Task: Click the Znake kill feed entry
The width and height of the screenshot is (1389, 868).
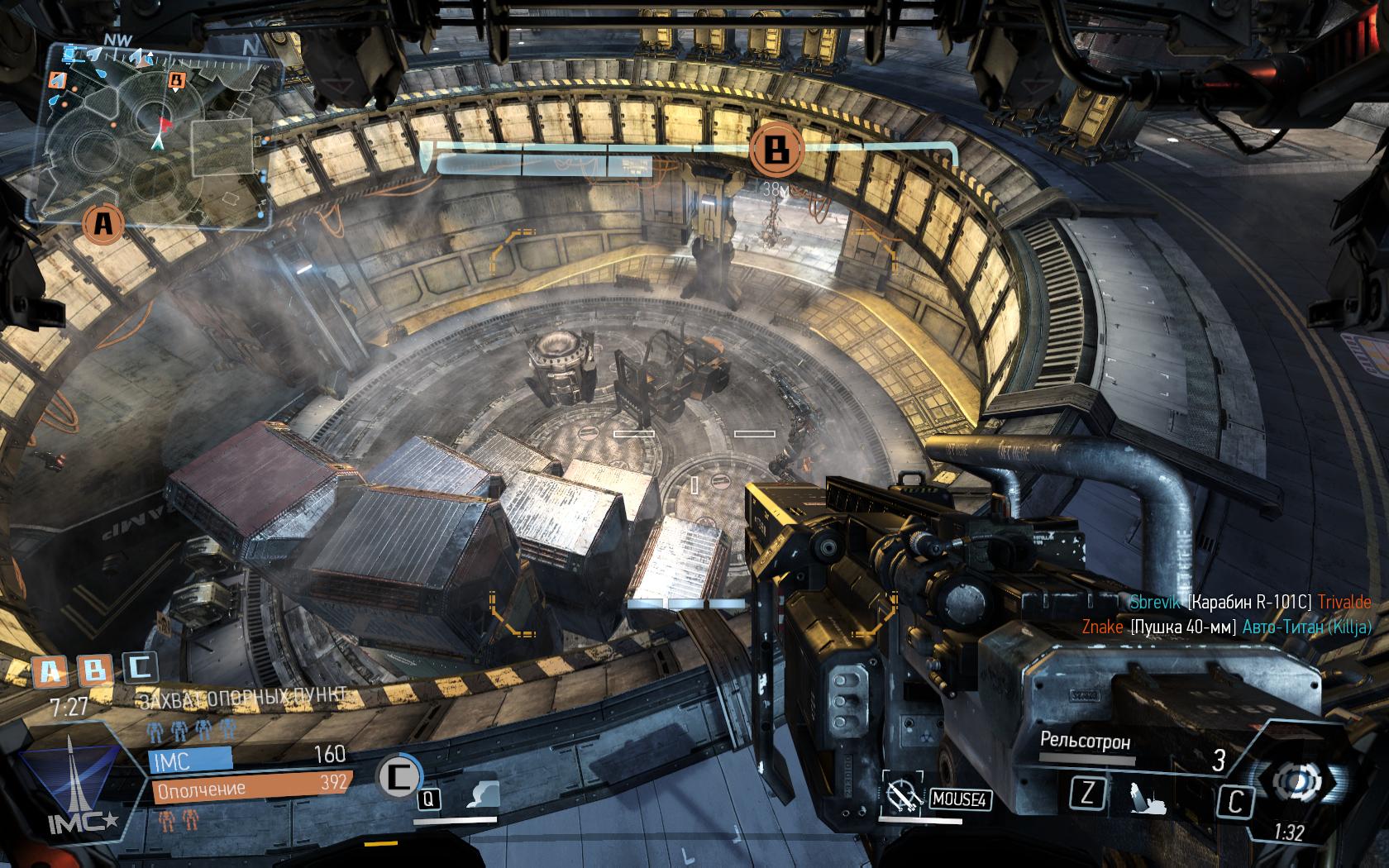Action: coord(1227,627)
